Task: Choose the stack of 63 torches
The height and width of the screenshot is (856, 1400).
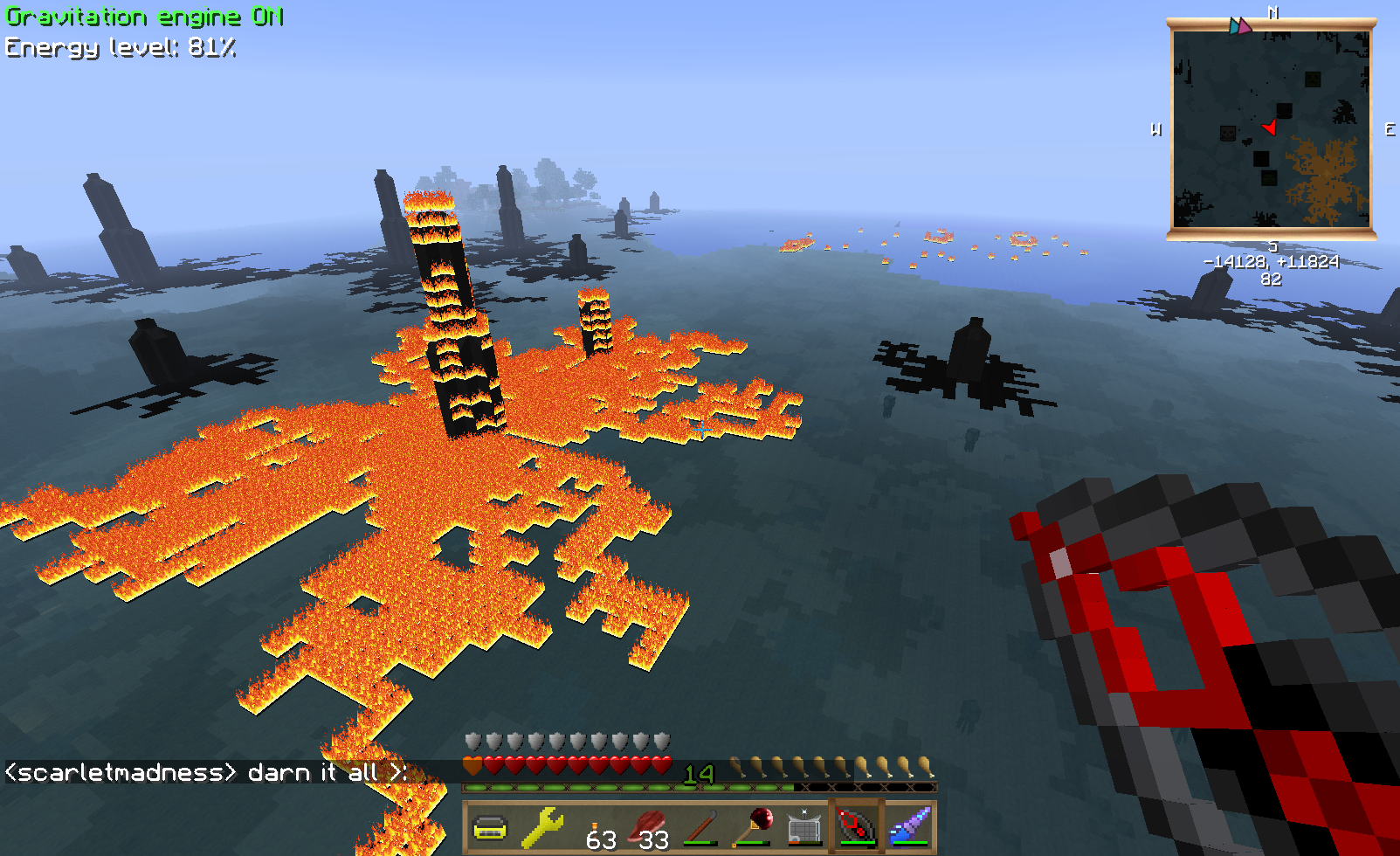Action: point(597,826)
